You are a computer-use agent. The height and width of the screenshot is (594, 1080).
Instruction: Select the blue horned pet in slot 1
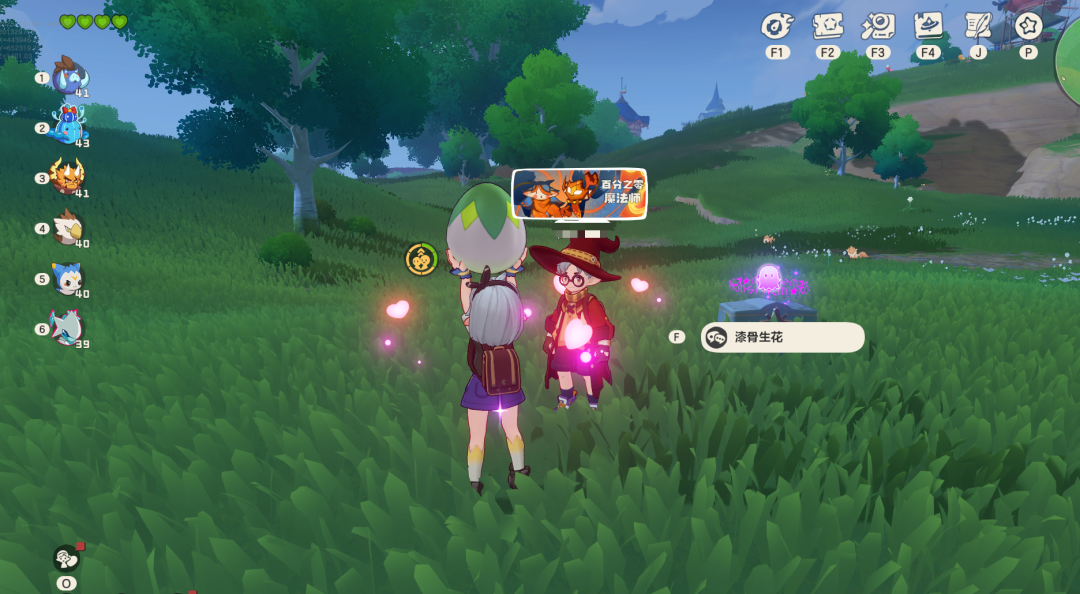68,77
